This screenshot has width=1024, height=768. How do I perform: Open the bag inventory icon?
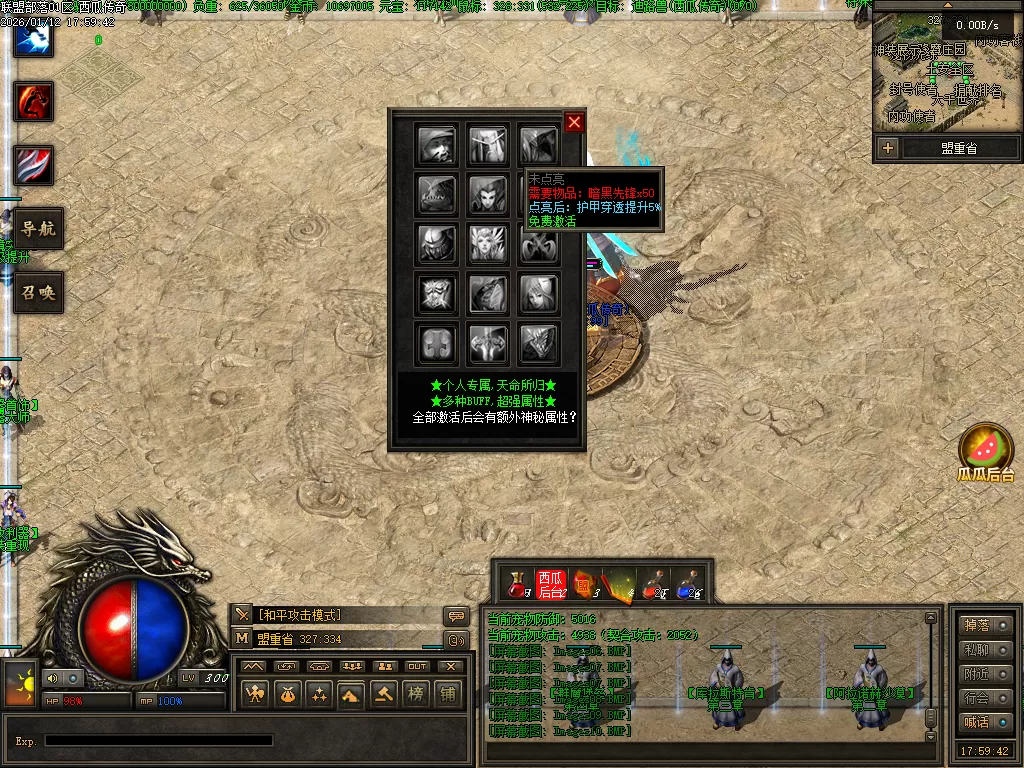287,693
